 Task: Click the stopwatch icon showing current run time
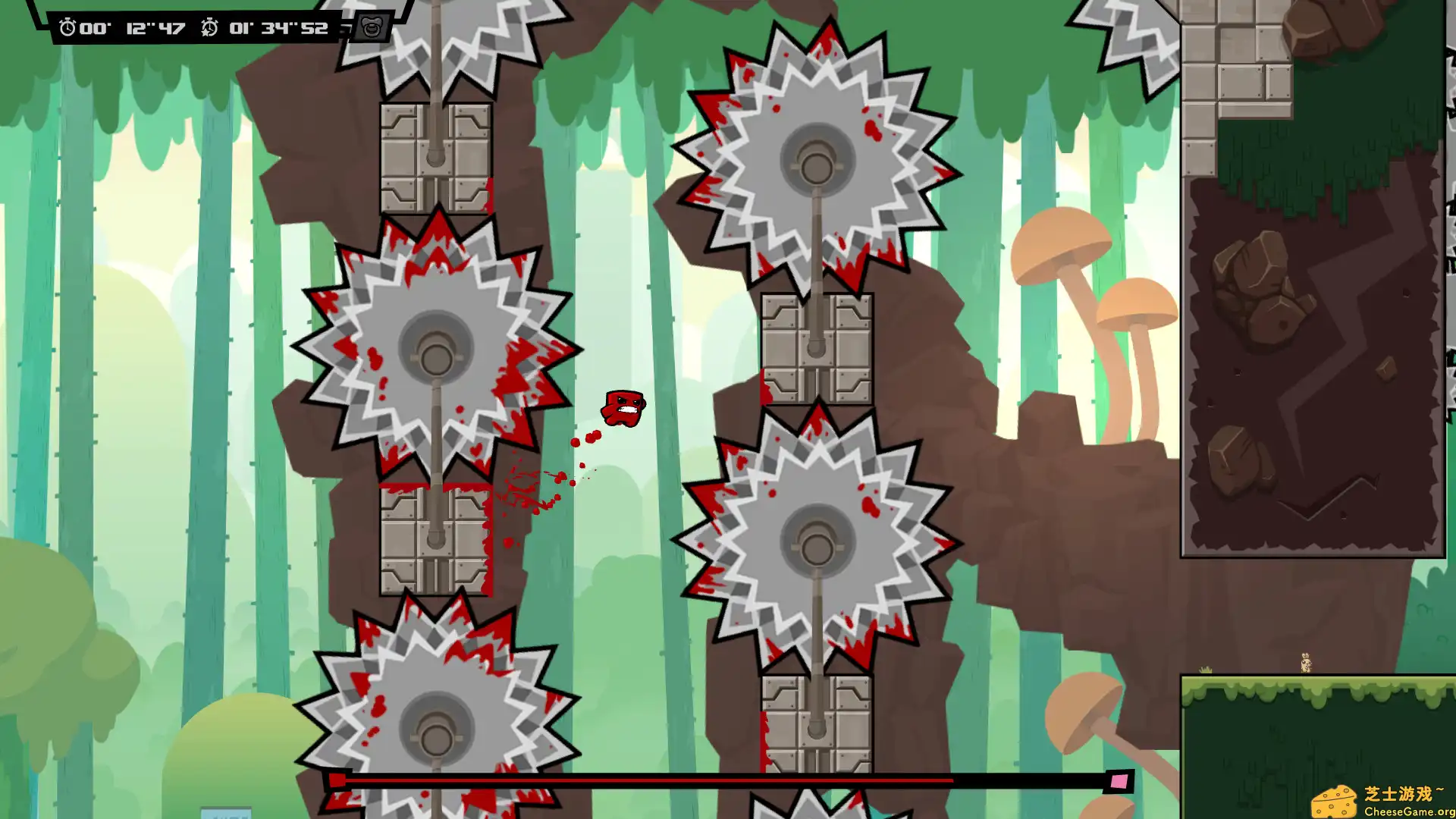coord(69,28)
